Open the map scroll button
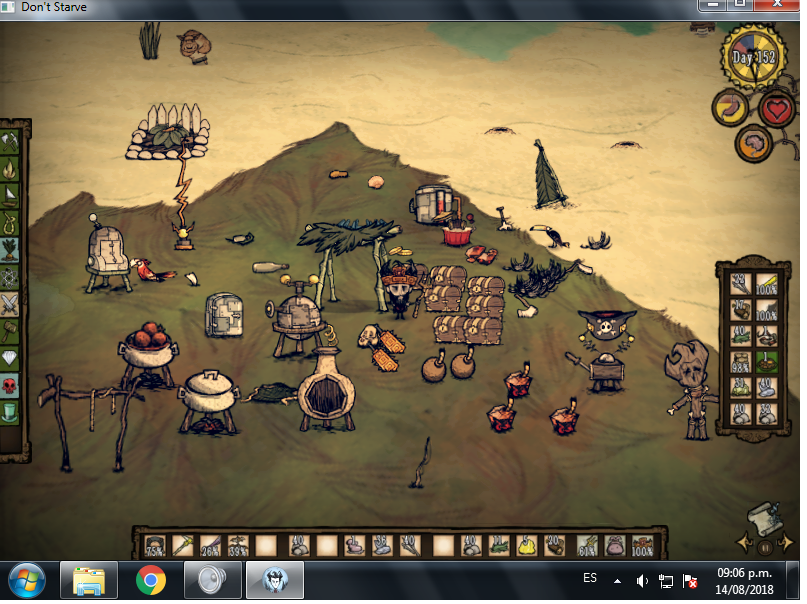 point(762,517)
